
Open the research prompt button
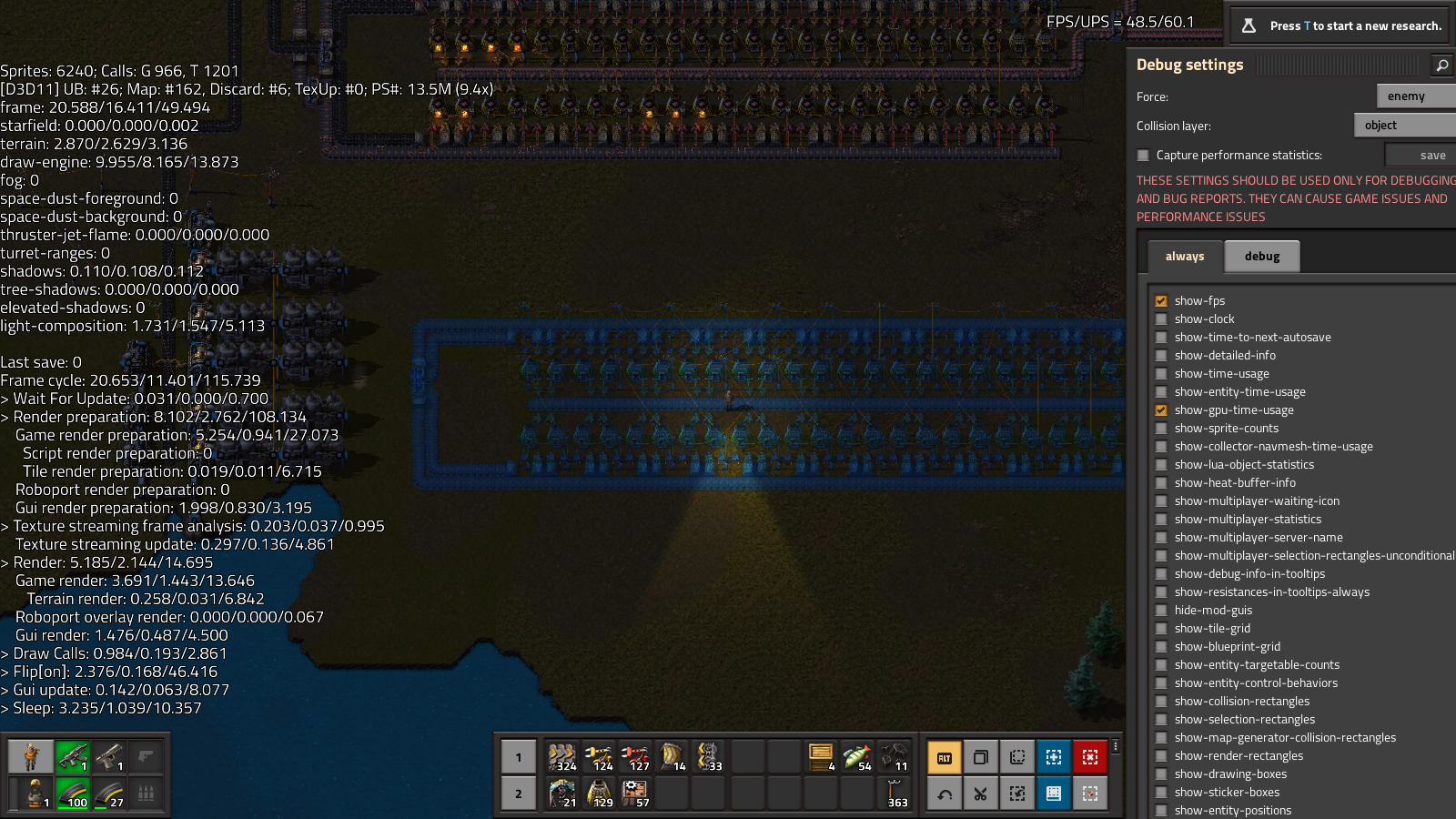tap(1342, 25)
